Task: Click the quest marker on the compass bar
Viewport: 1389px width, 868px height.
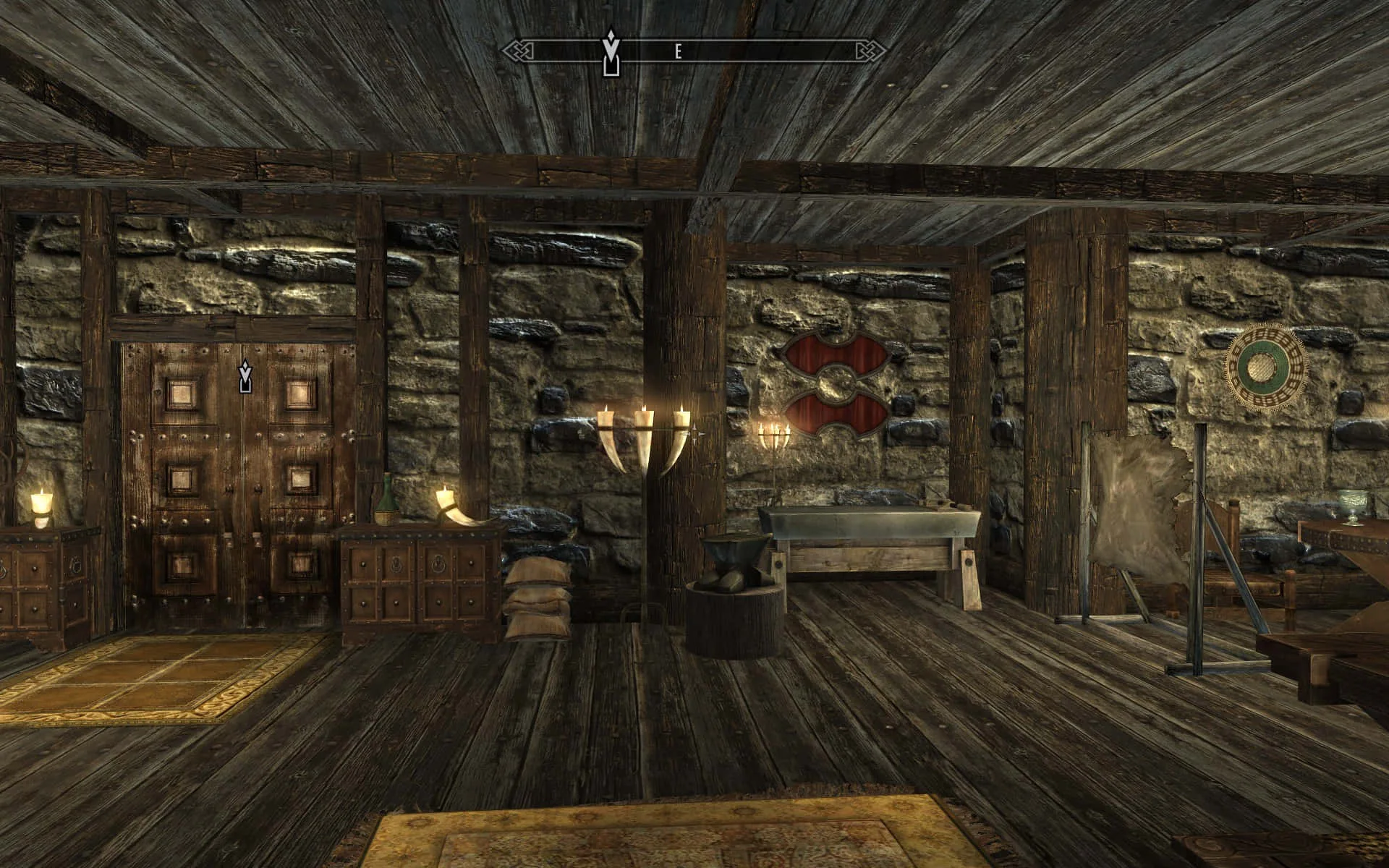Action: 611,52
